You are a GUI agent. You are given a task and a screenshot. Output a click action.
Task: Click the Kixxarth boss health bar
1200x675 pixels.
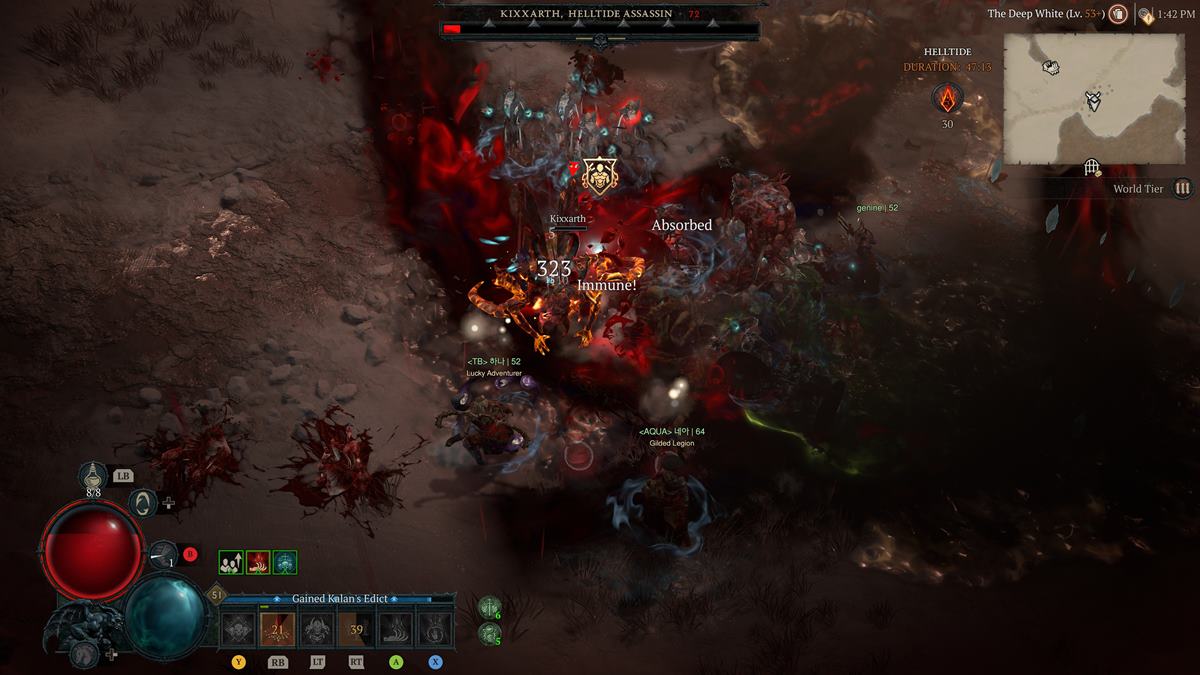(600, 29)
